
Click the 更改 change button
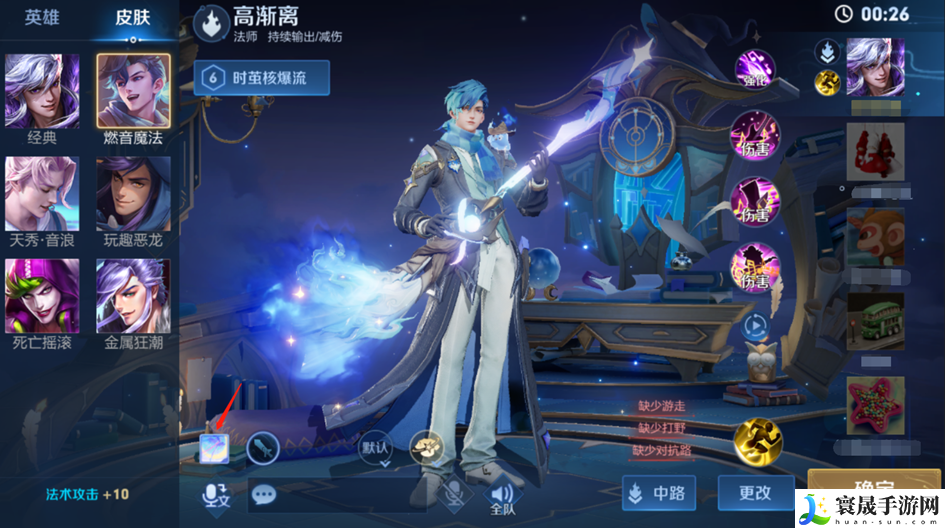click(755, 493)
